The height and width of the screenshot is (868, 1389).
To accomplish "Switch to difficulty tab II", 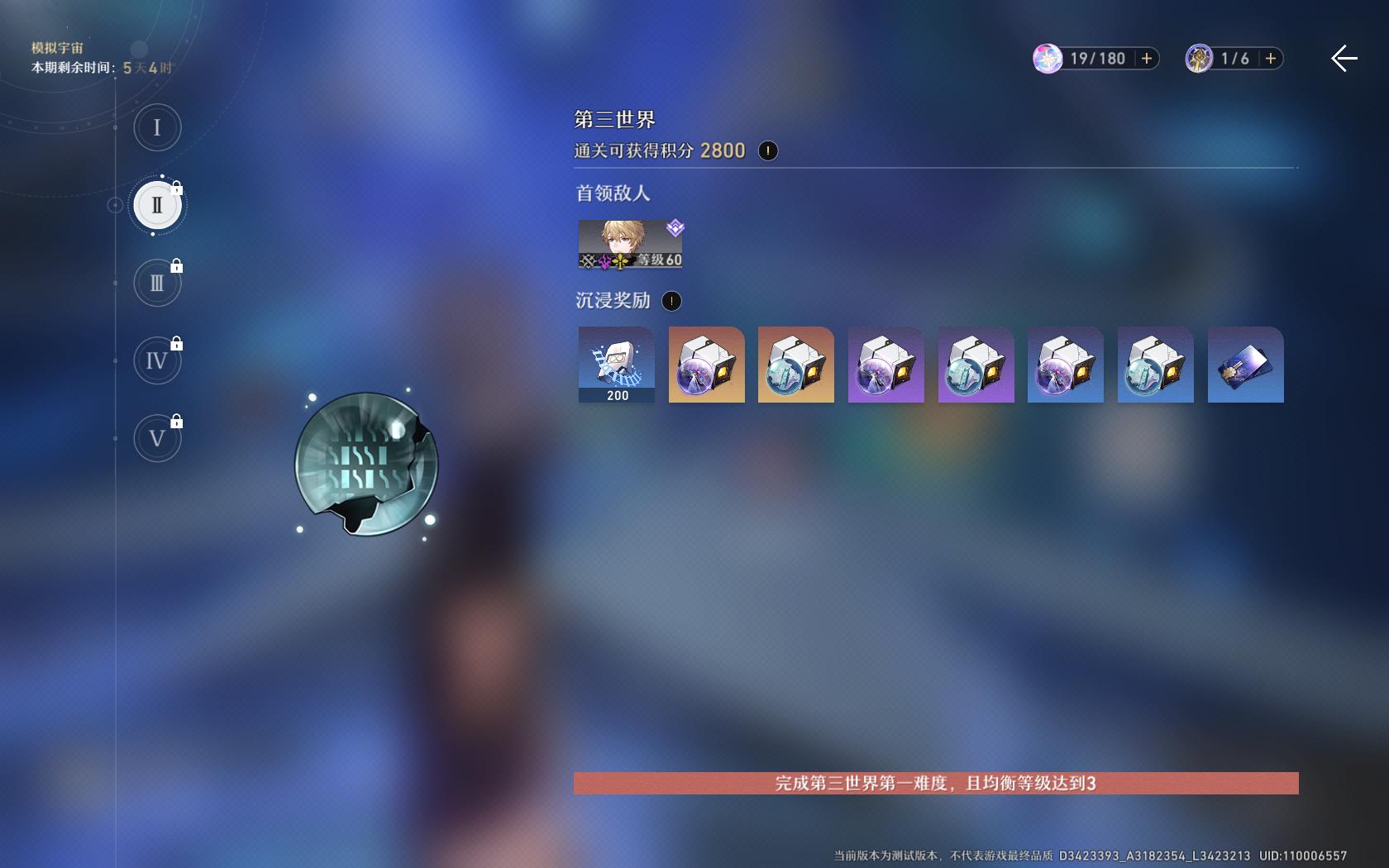I will [157, 204].
